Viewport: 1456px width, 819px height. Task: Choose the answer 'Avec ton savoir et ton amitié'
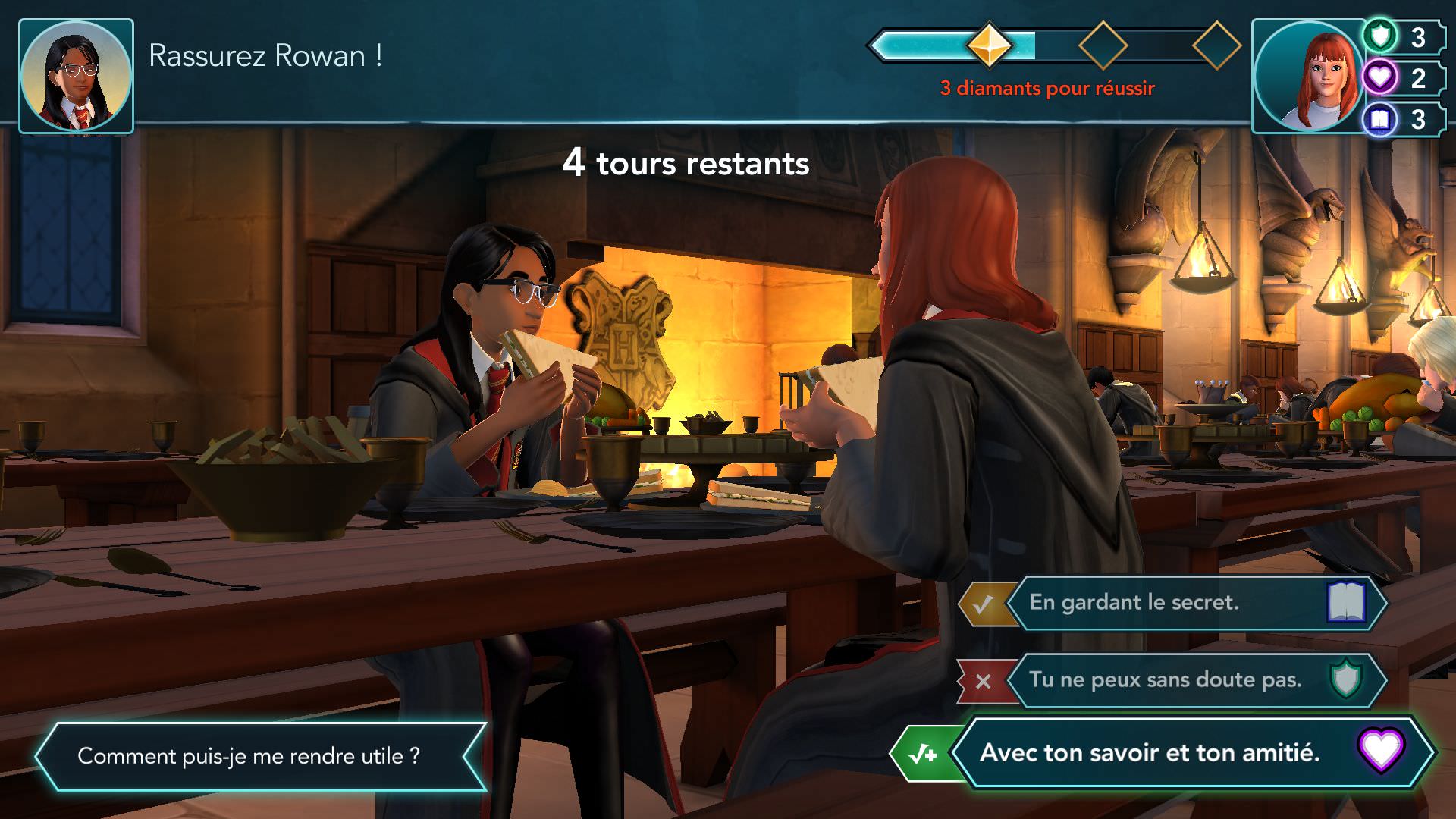(x=1168, y=754)
